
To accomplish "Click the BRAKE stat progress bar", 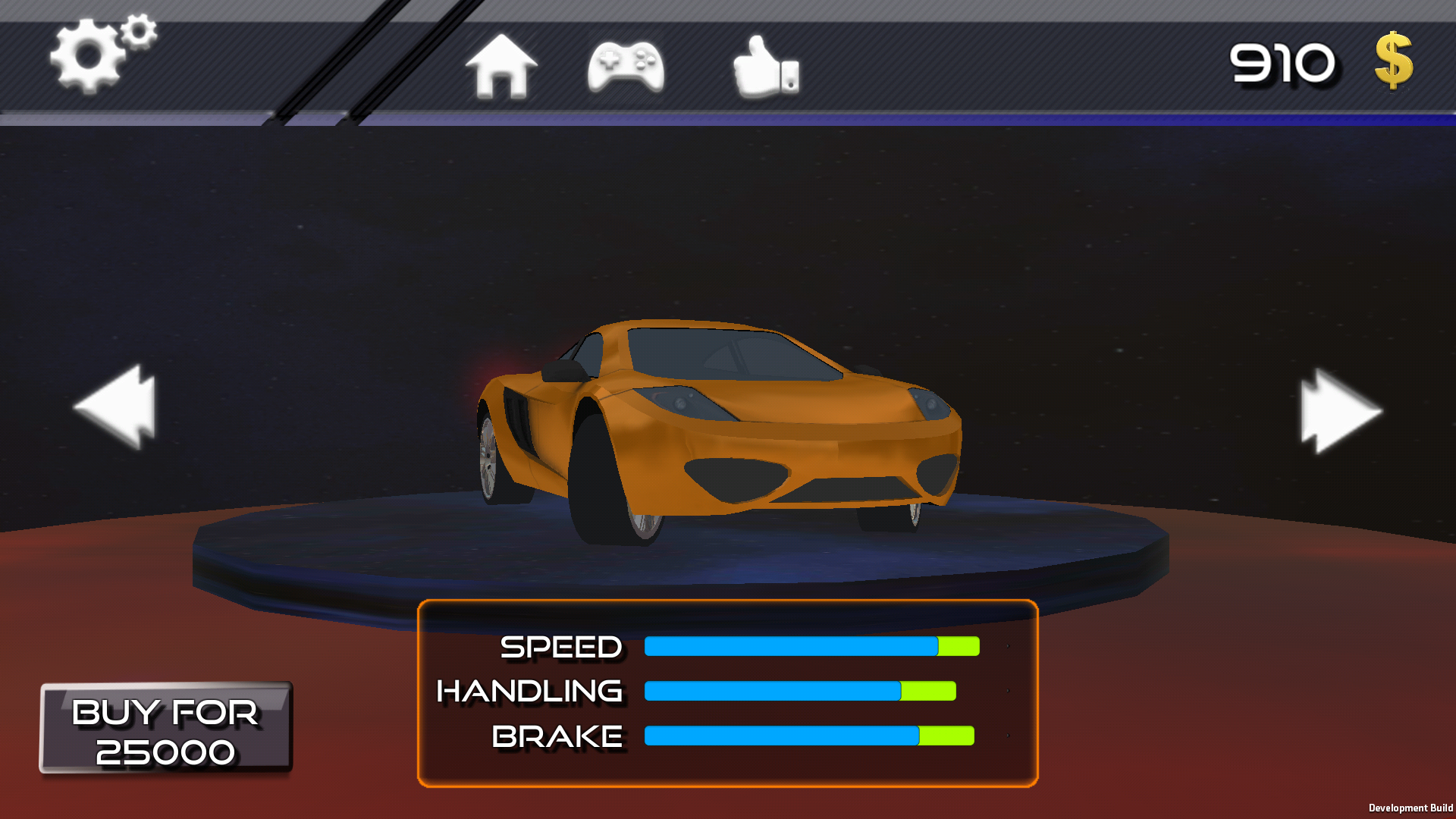I will [808, 735].
